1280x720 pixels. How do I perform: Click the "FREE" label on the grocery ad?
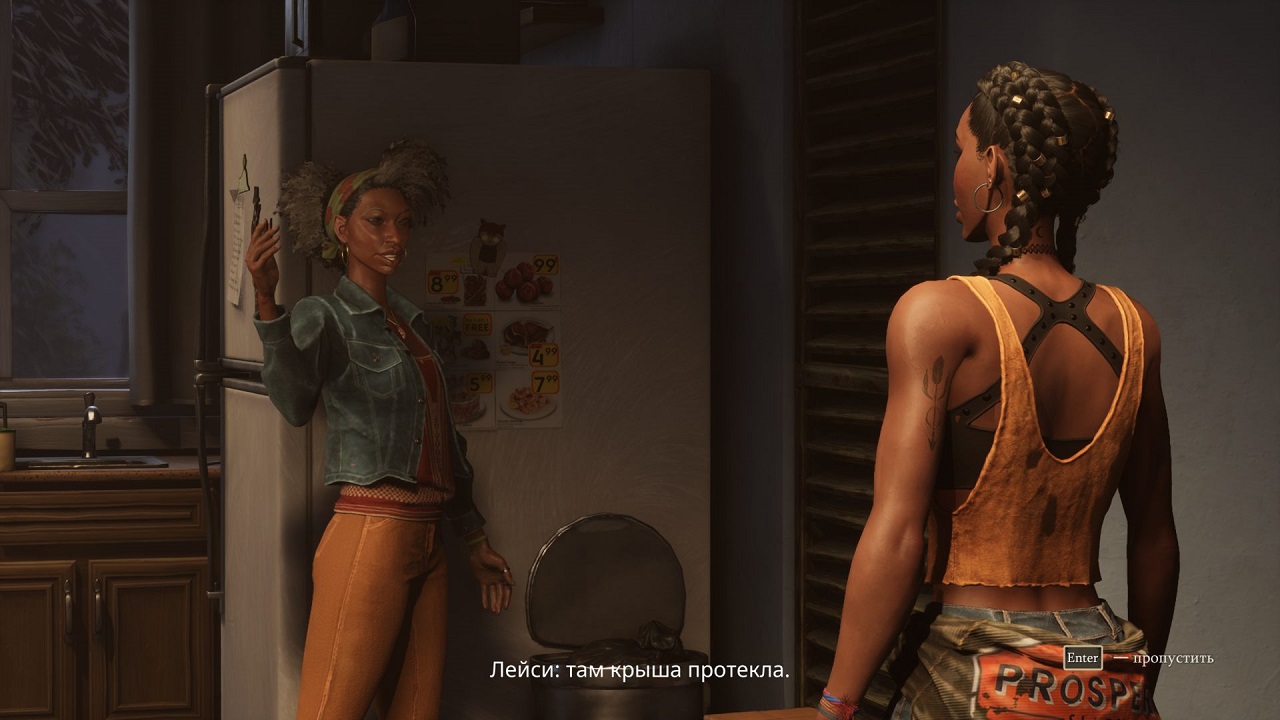[477, 328]
